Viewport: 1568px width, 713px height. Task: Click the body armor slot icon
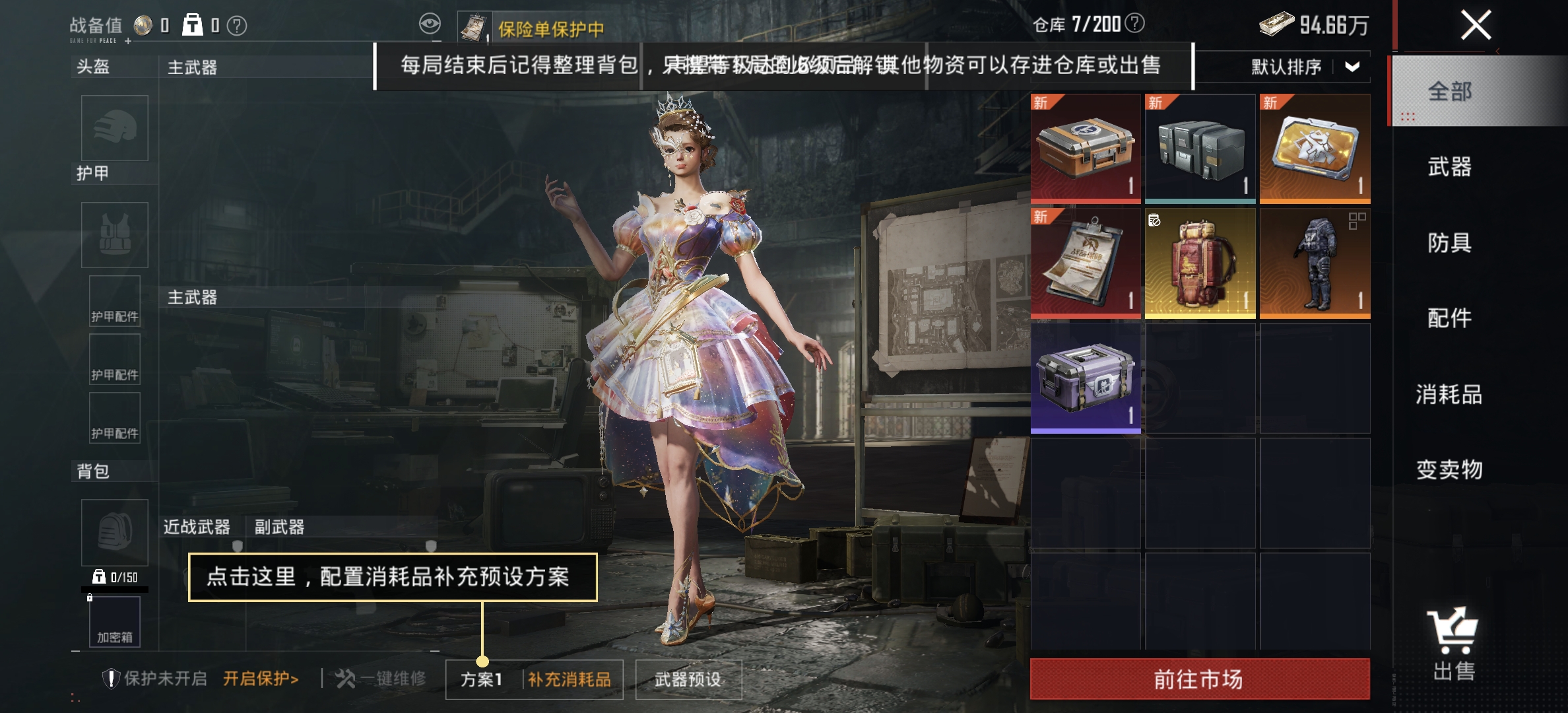(114, 235)
